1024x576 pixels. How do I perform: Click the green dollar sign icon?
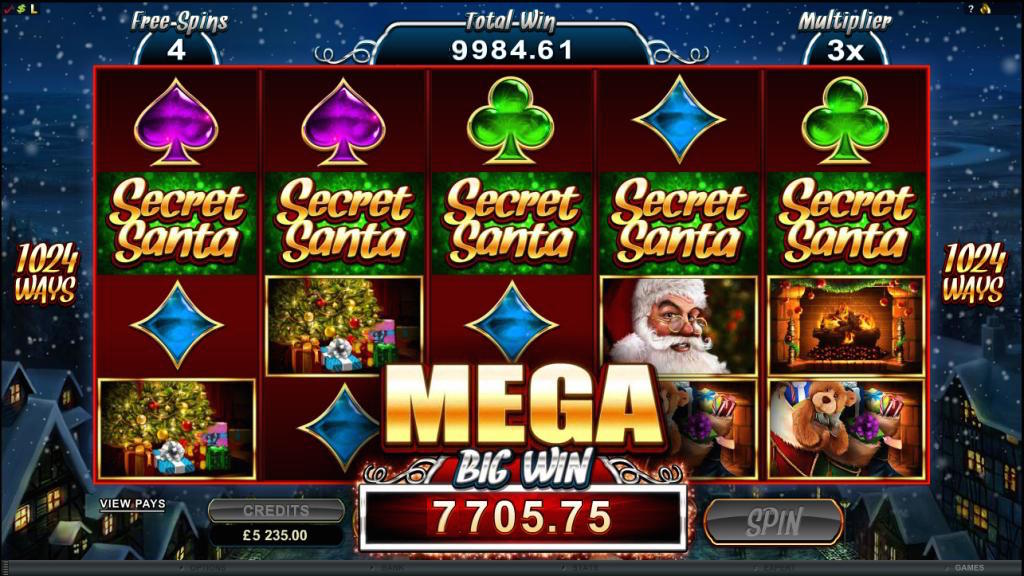click(x=19, y=8)
